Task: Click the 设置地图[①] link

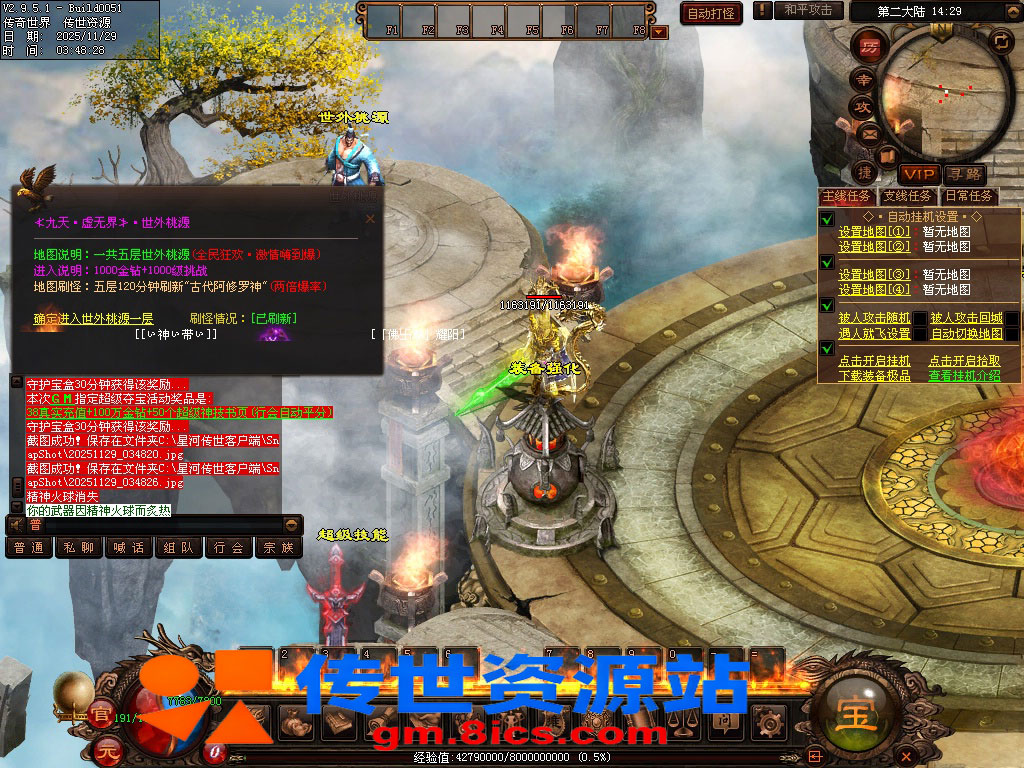Action: (x=874, y=231)
